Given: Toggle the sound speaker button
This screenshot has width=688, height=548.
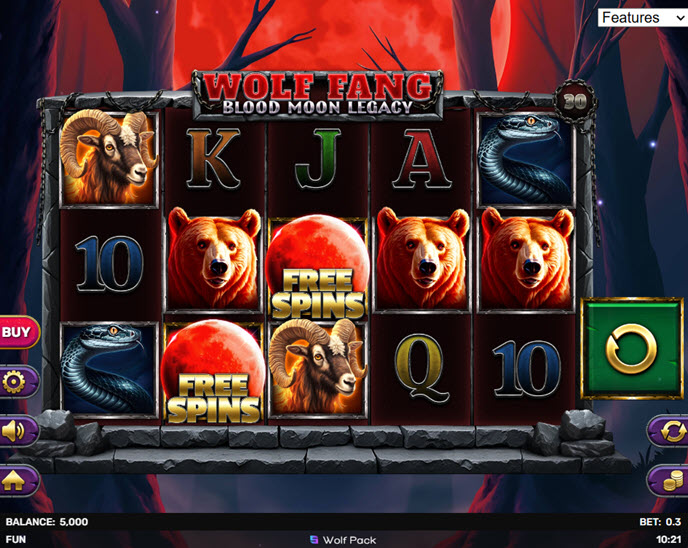Looking at the screenshot, I should [17, 431].
